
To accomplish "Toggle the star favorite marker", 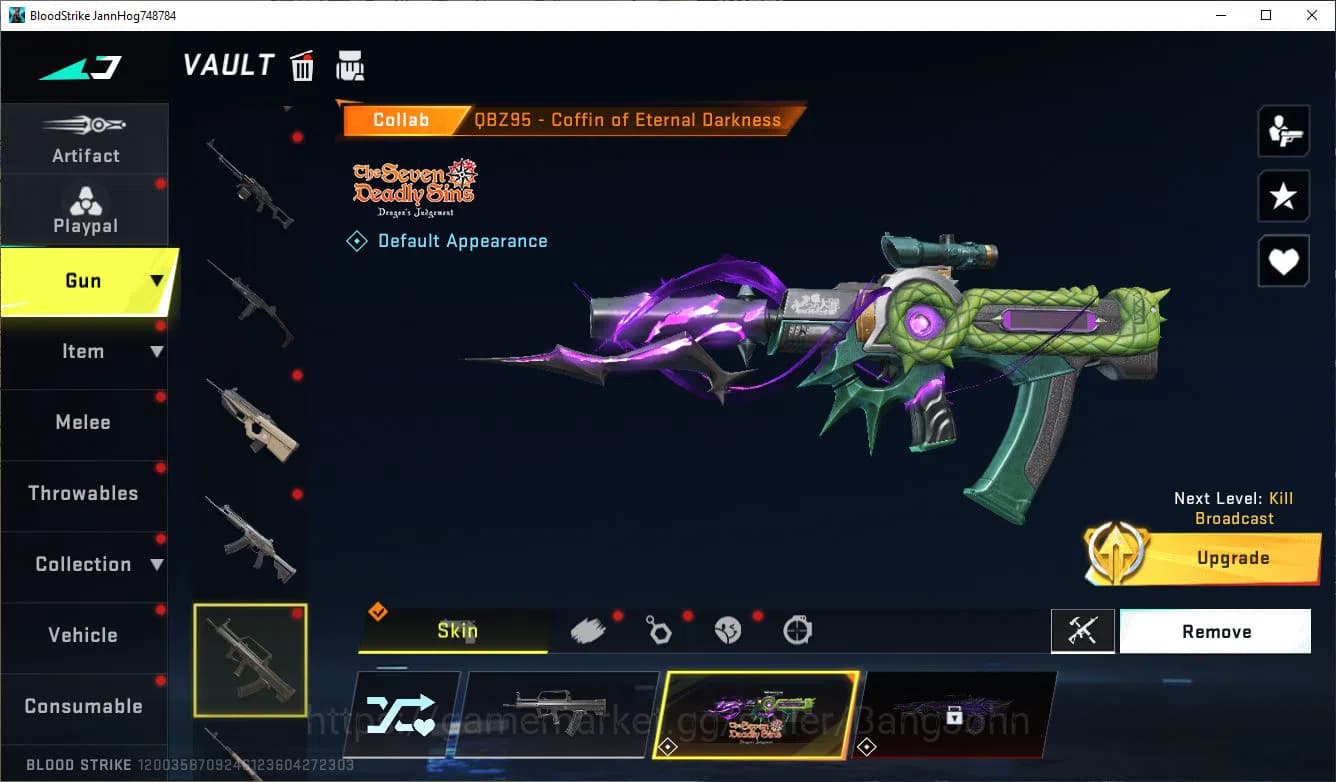I will click(1284, 196).
